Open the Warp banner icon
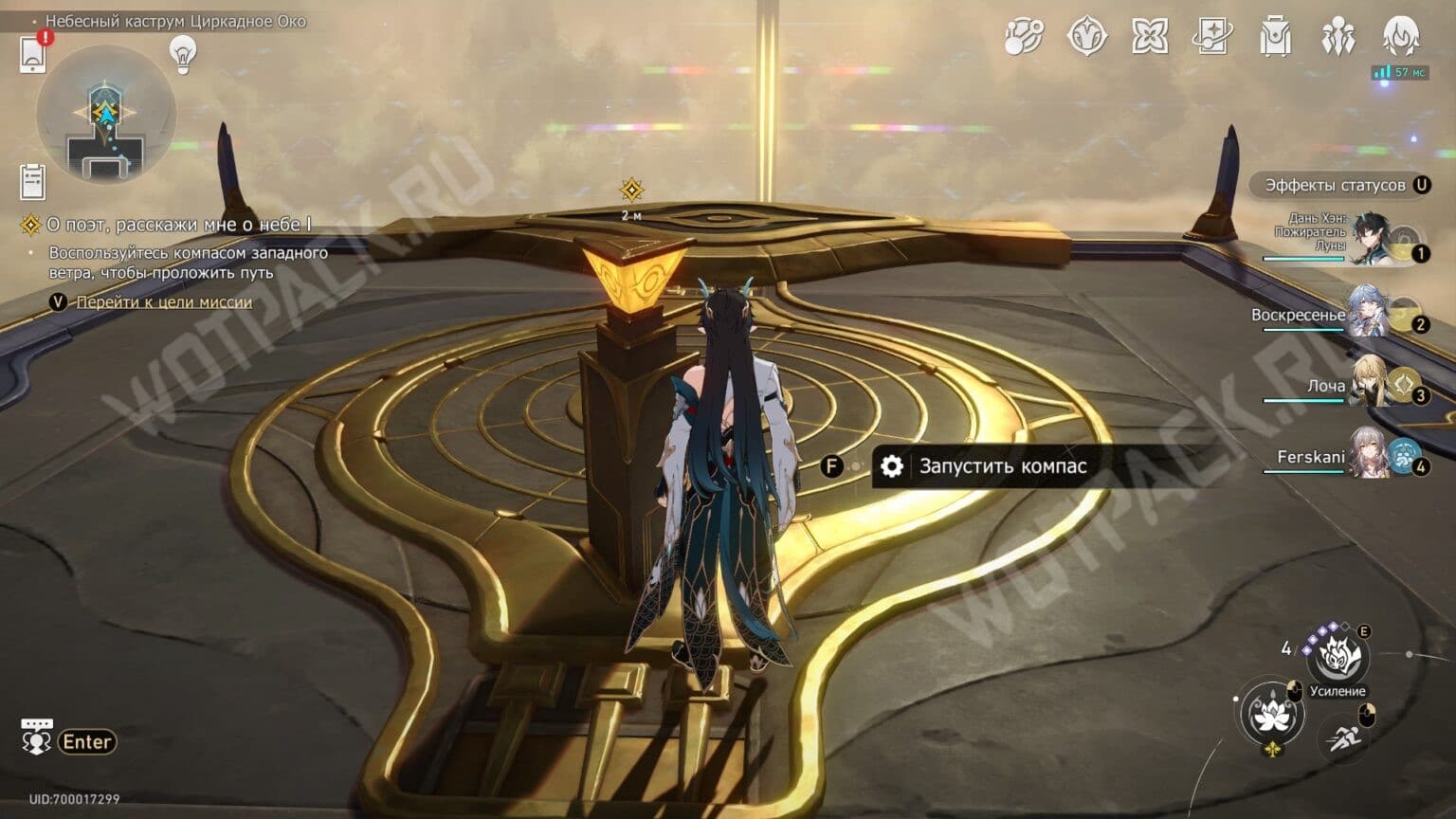Screen dimensions: 1456x819 [x=1087, y=39]
